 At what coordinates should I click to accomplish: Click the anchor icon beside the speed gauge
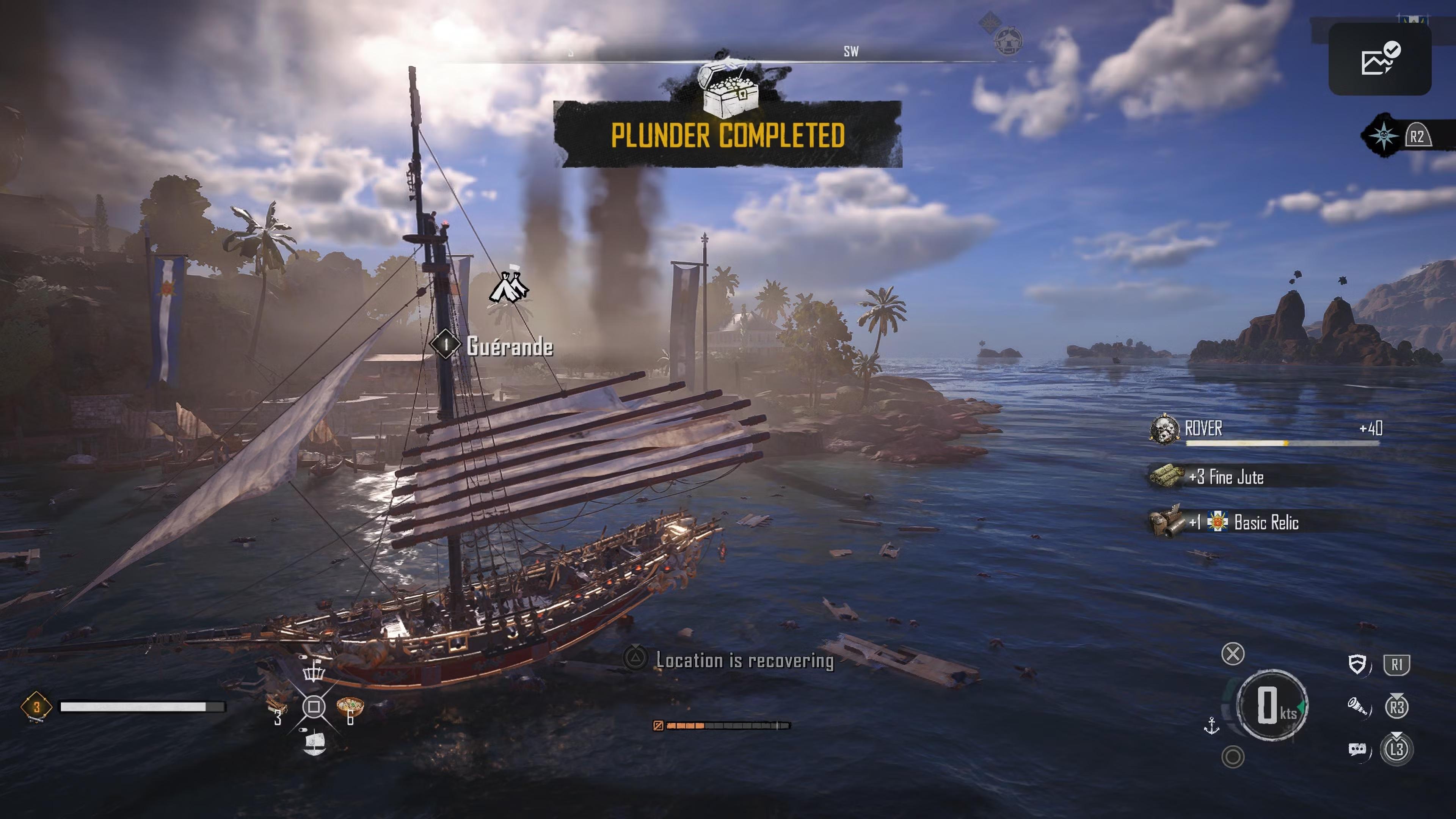(1211, 725)
